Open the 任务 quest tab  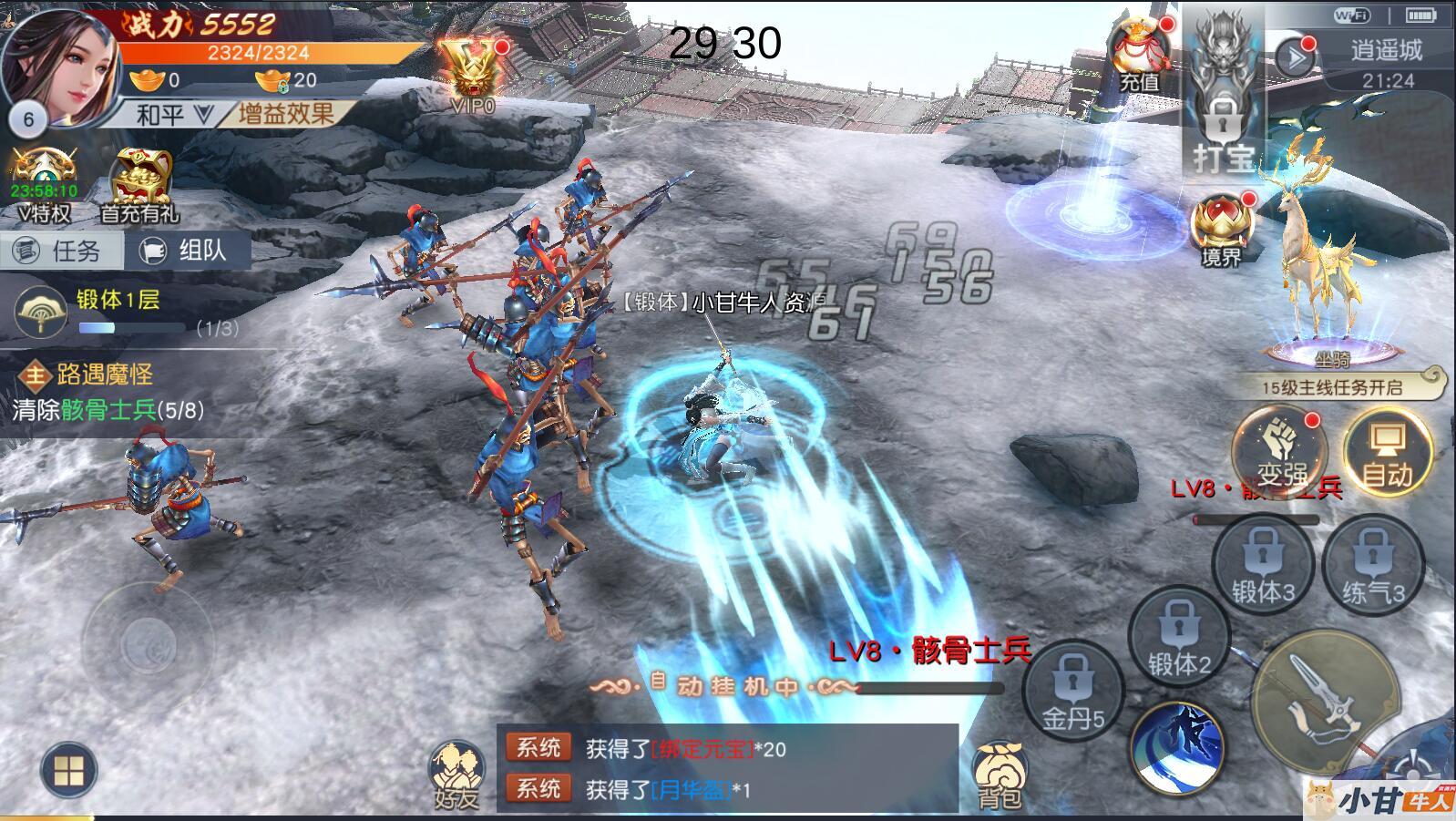[61, 251]
